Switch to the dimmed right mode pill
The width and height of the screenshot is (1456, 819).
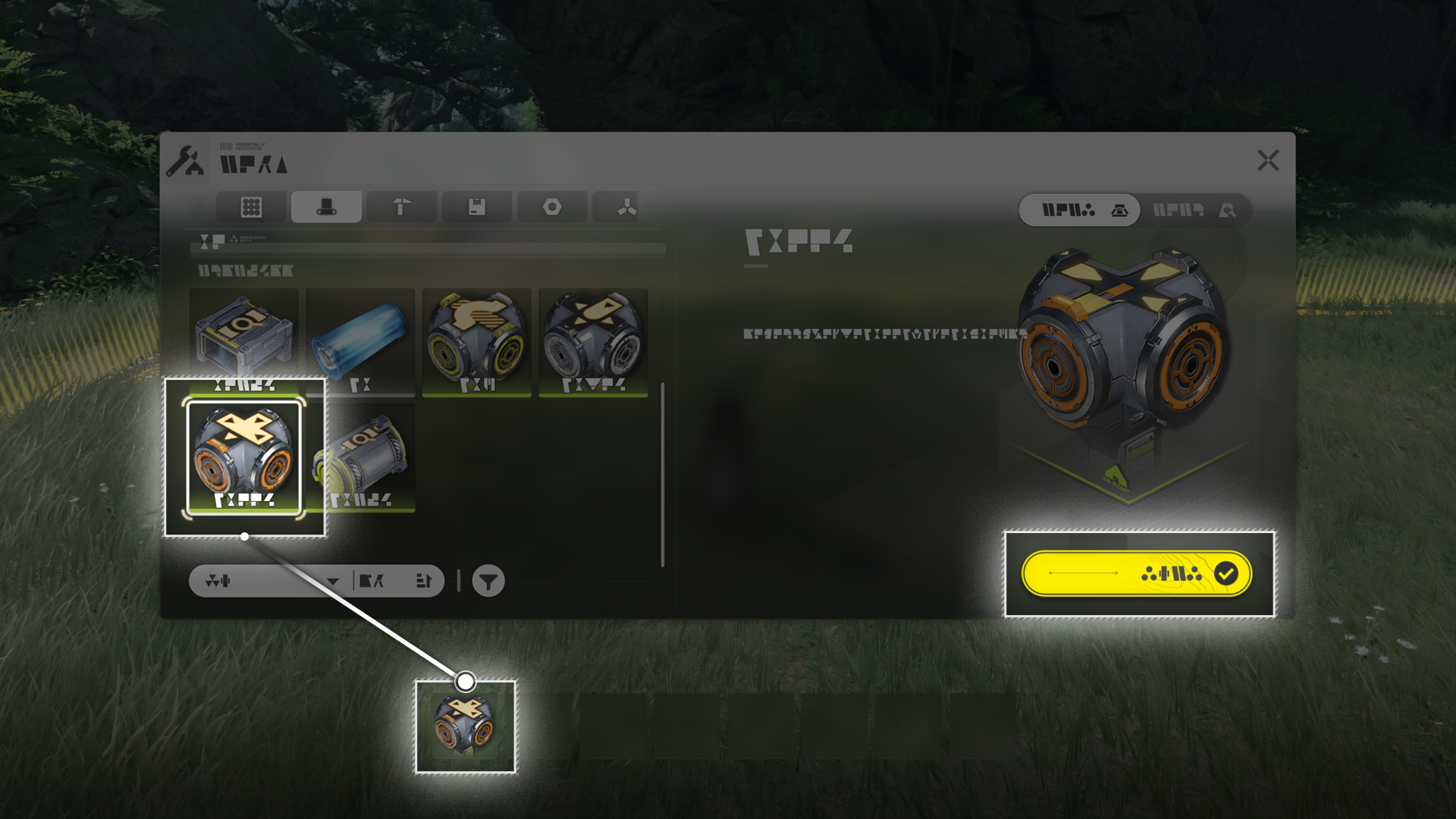click(1194, 210)
